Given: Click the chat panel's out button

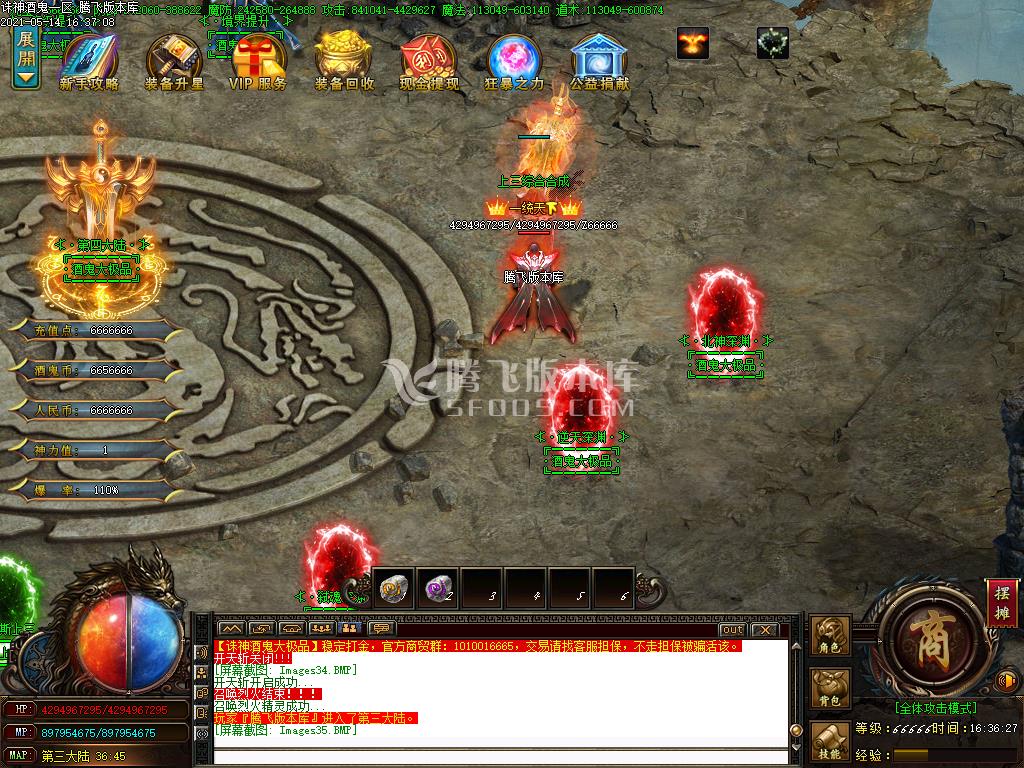Looking at the screenshot, I should [732, 630].
